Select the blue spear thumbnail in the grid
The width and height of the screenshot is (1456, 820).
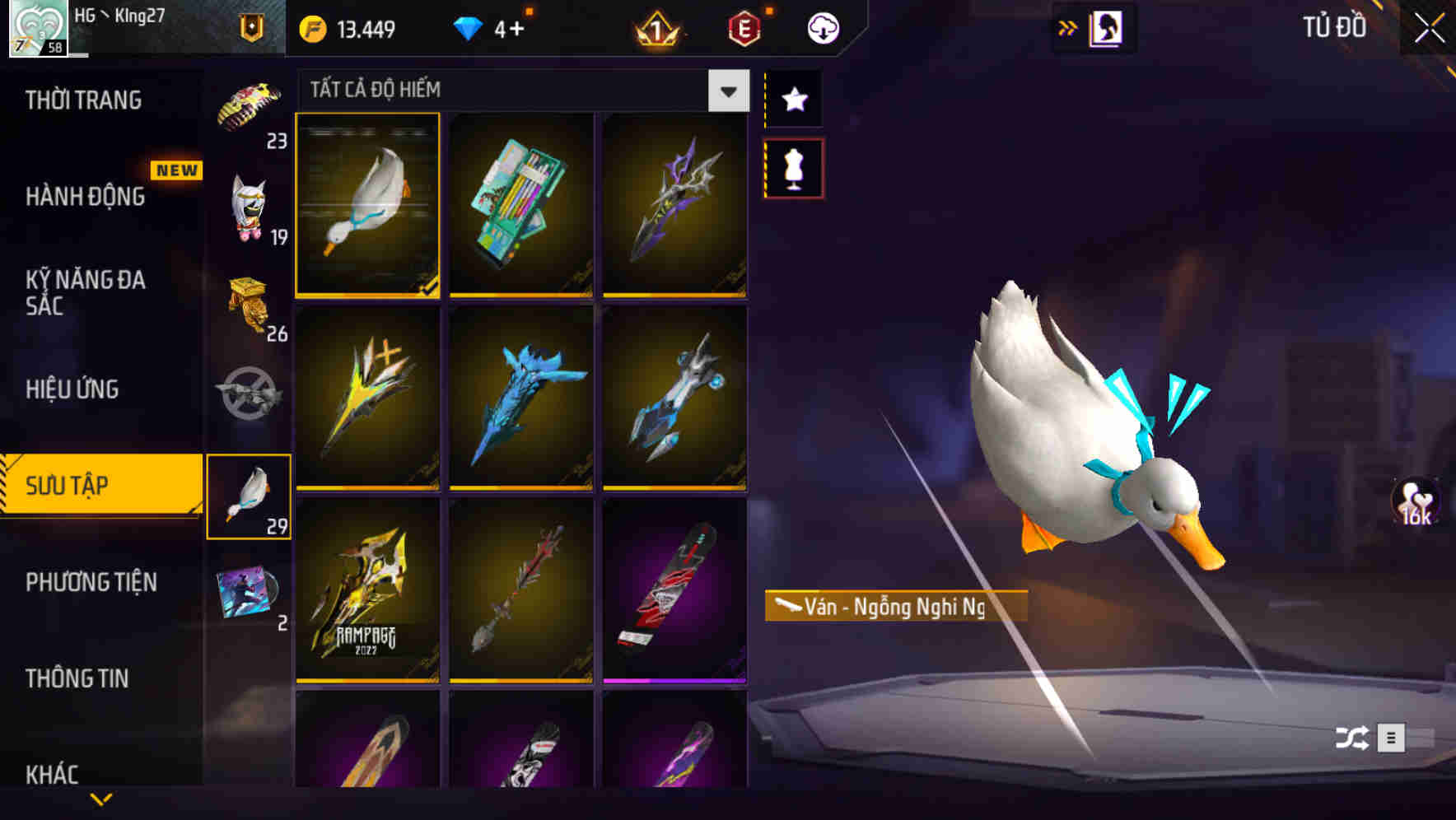pos(520,401)
